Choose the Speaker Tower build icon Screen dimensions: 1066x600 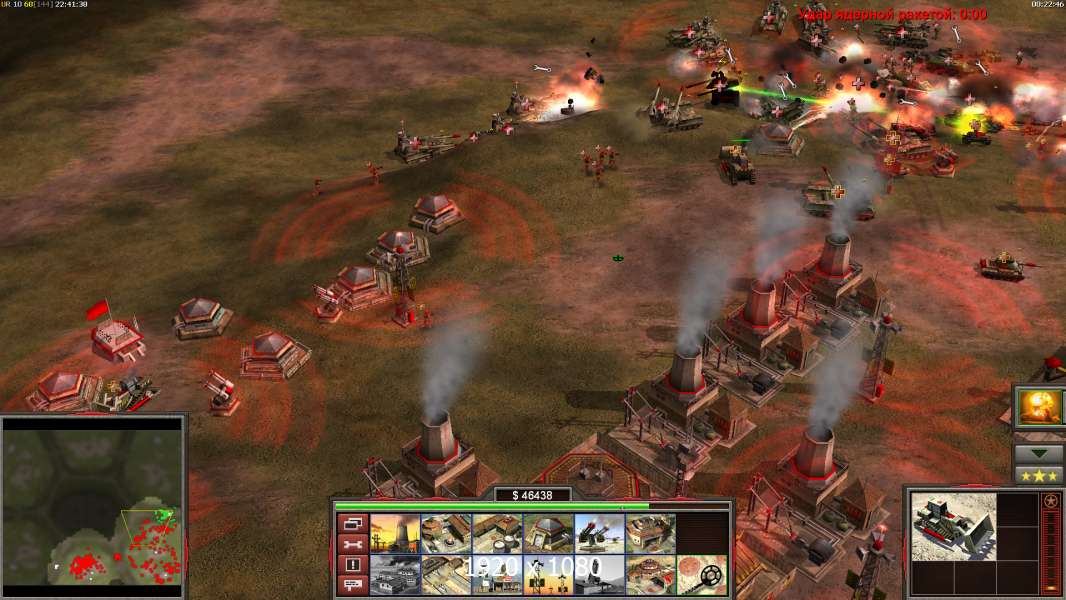548,574
